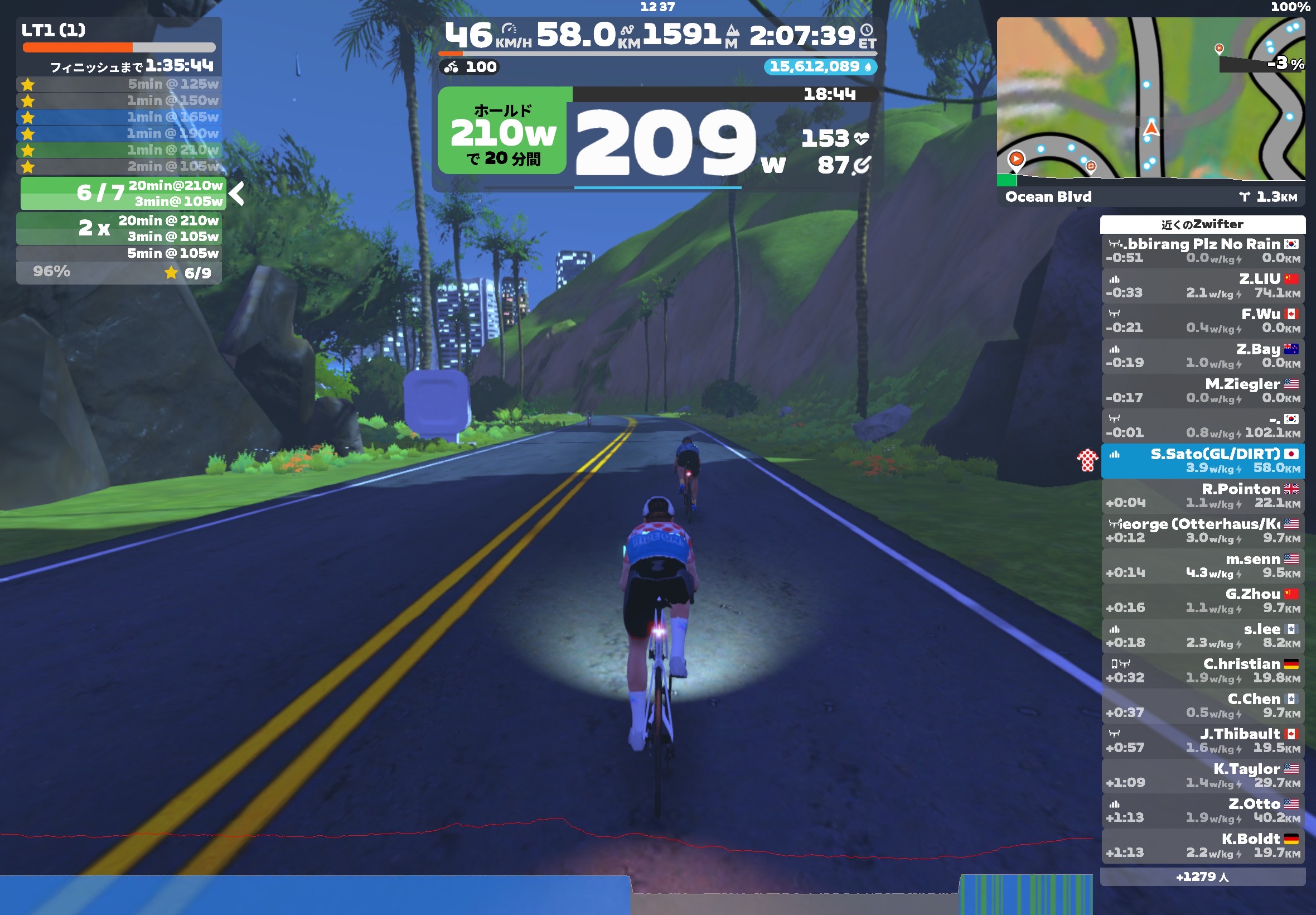Pick R.Pointon from nearby Zwifters
Viewport: 1316px width, 915px height.
point(1203,495)
